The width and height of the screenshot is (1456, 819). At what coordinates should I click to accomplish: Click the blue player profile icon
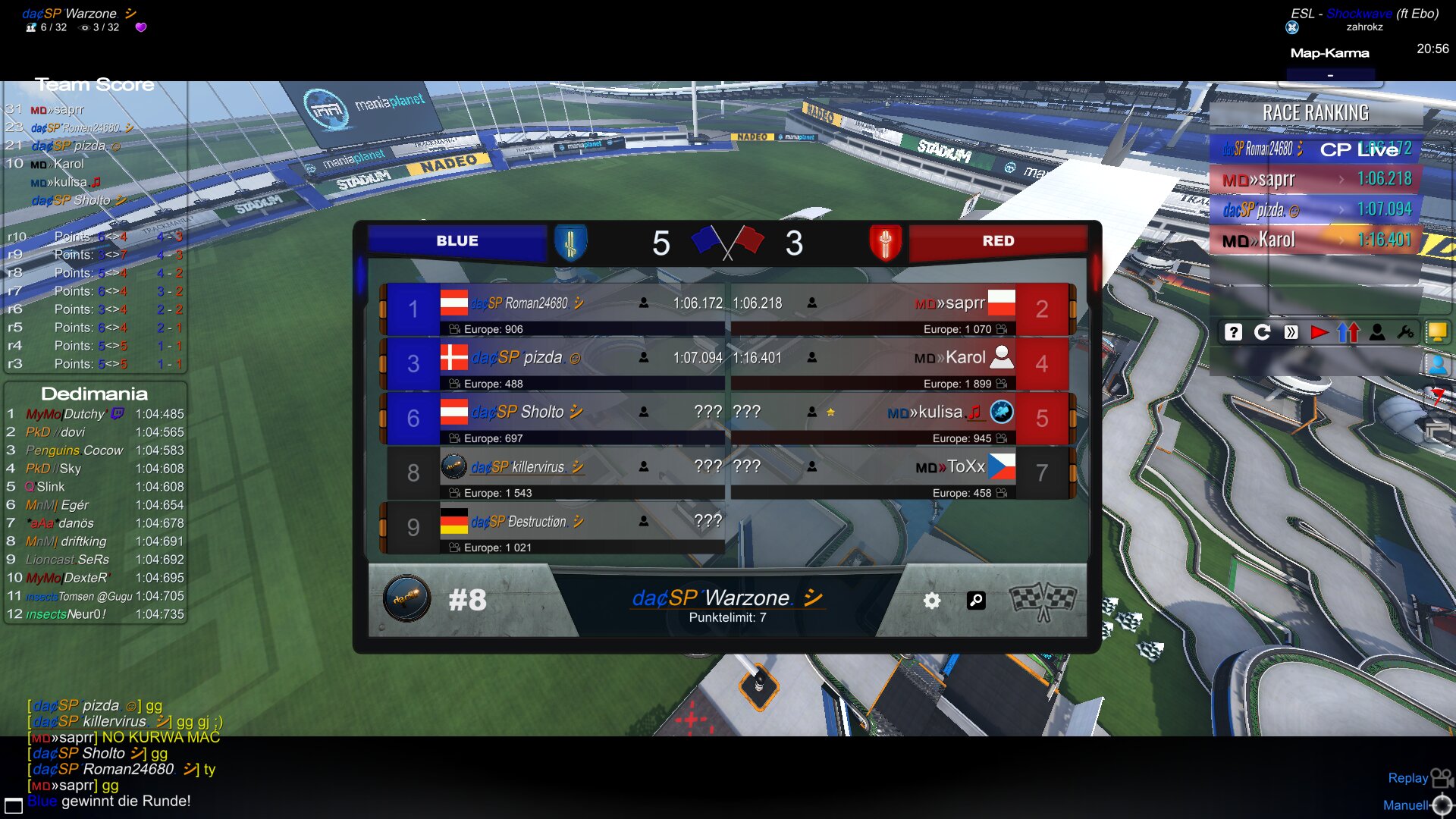click(x=1436, y=365)
